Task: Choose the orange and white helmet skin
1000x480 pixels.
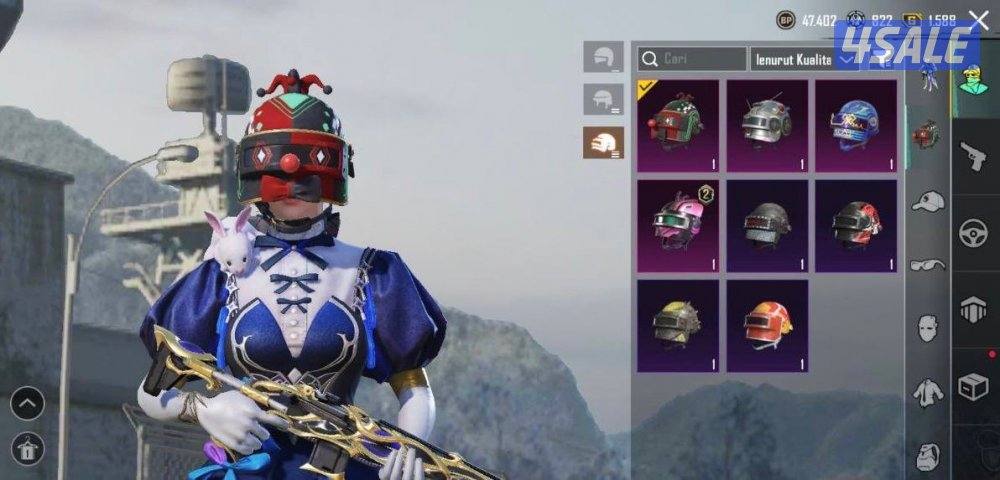Action: click(767, 325)
